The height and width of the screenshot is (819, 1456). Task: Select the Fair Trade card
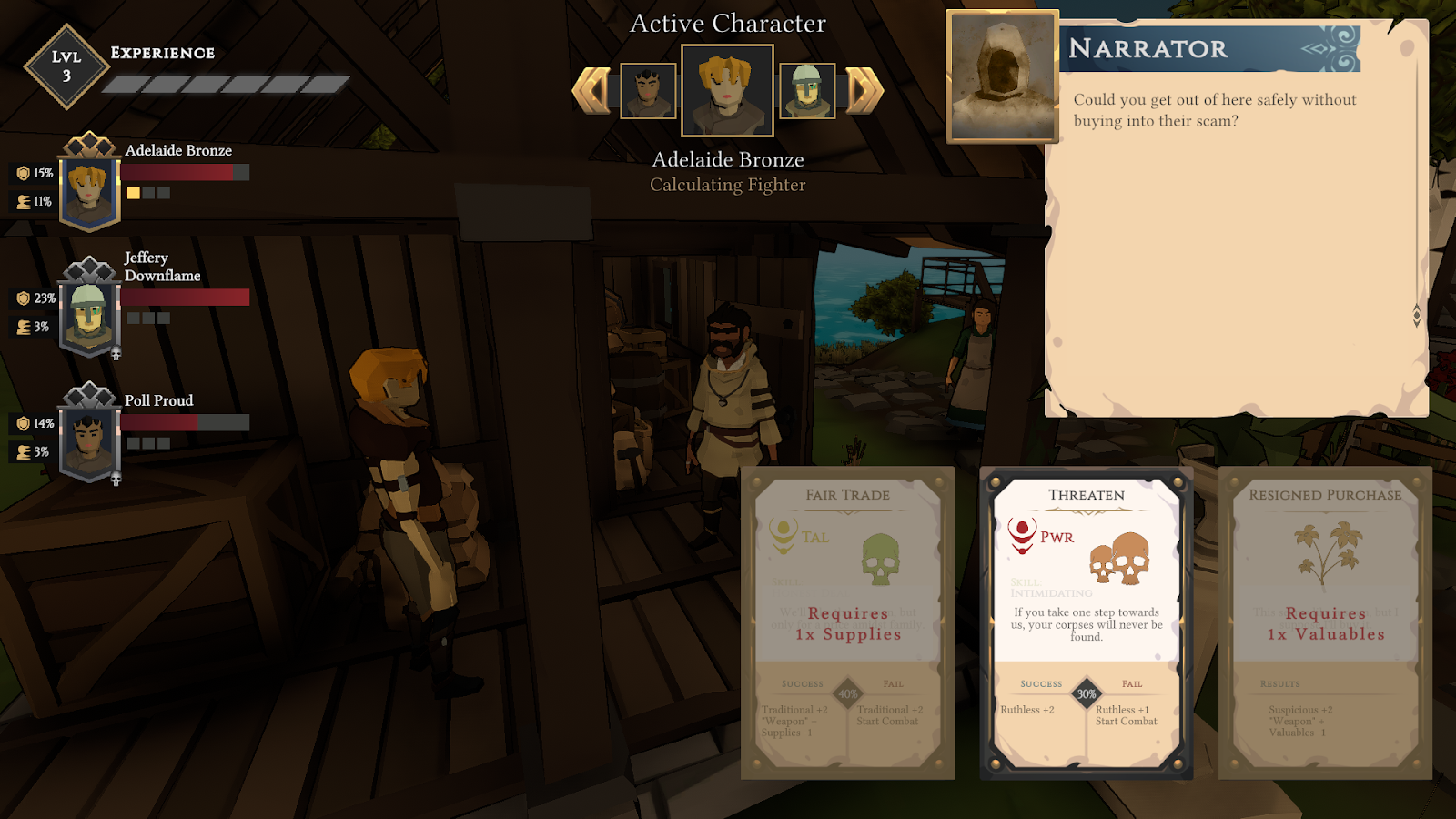coord(847,622)
